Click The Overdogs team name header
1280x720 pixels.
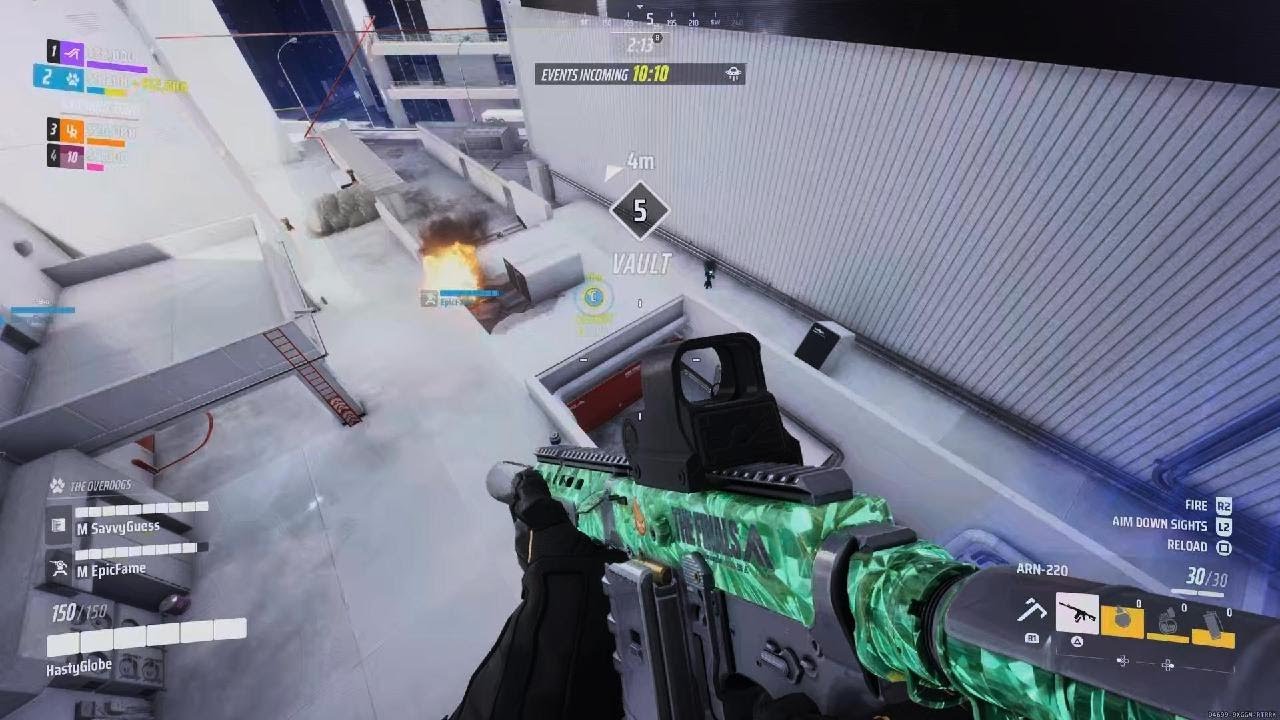[100, 486]
